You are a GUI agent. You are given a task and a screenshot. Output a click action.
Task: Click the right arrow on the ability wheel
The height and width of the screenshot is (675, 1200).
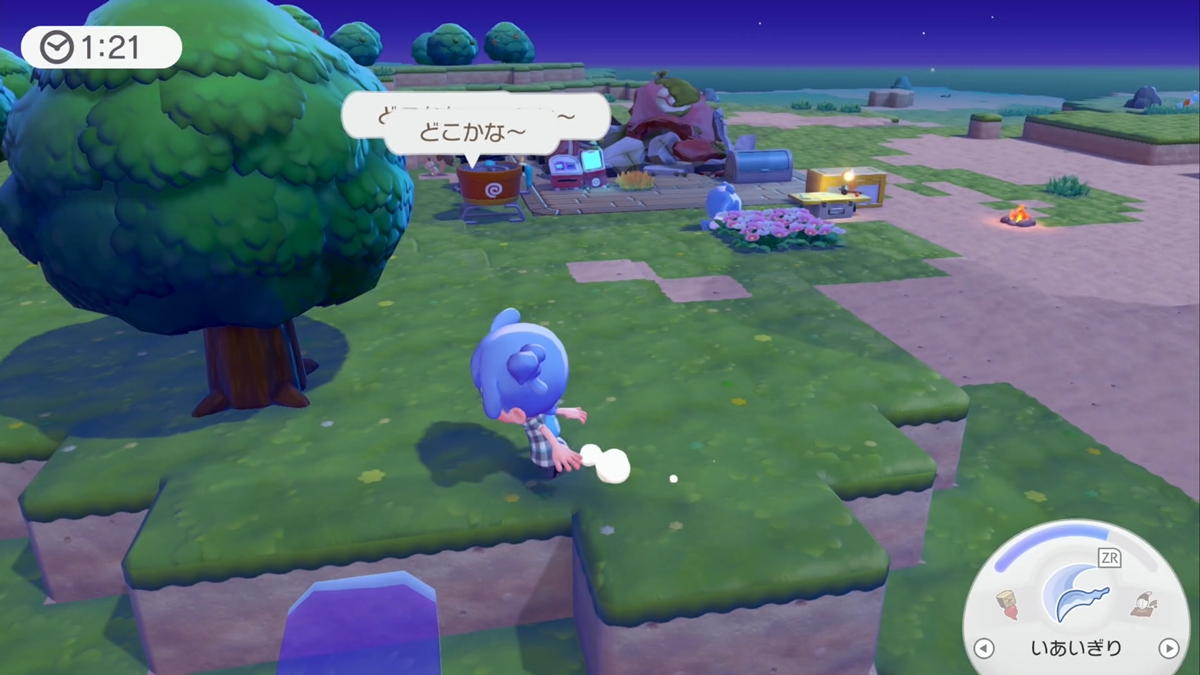[1168, 648]
